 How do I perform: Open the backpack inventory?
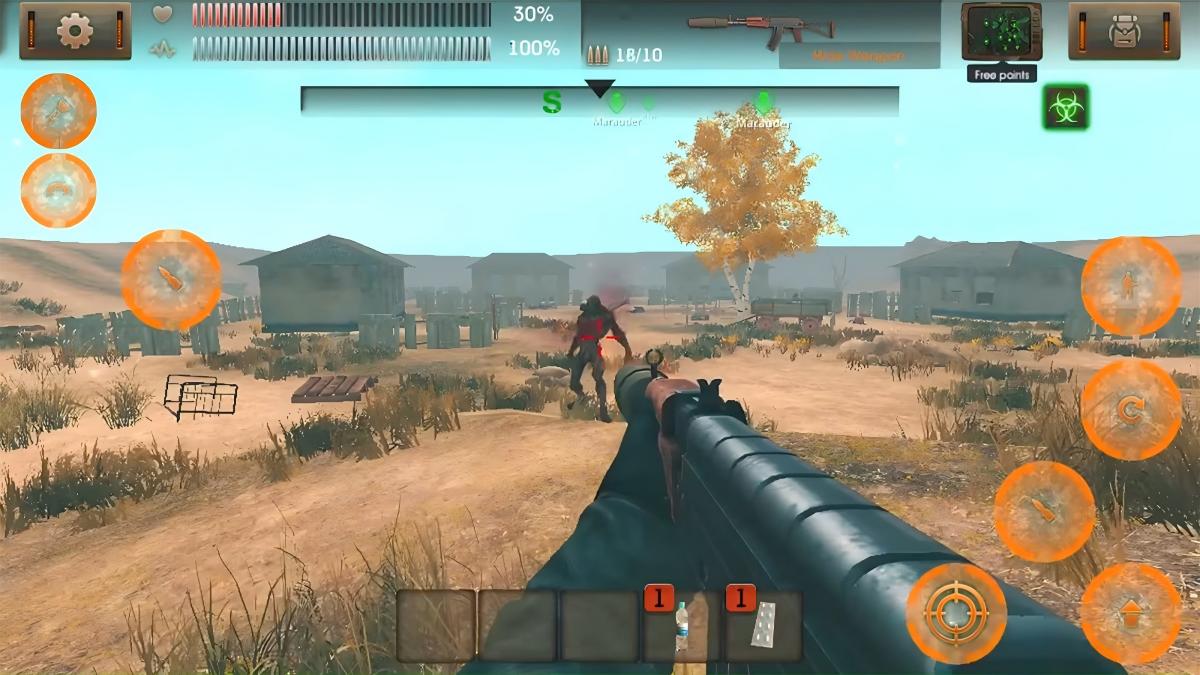click(1125, 31)
